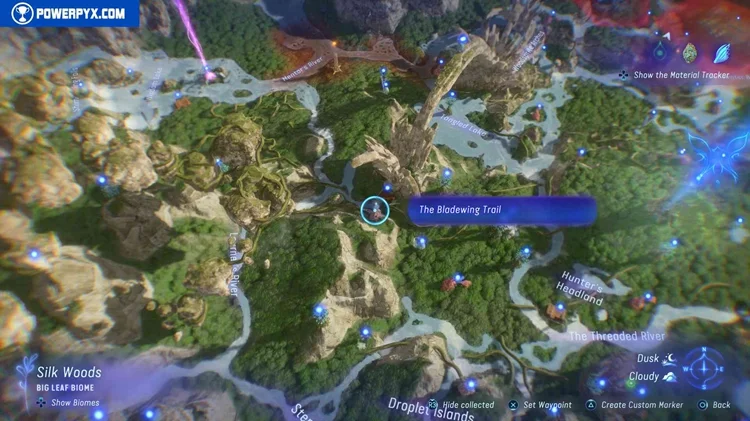Click the PowerPyx.com watermark logo
The height and width of the screenshot is (421, 750).
[x=68, y=13]
